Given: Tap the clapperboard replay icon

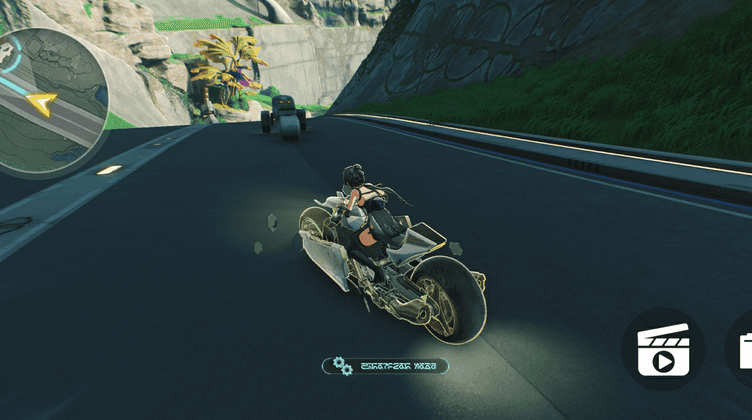Looking at the screenshot, I should 662,348.
